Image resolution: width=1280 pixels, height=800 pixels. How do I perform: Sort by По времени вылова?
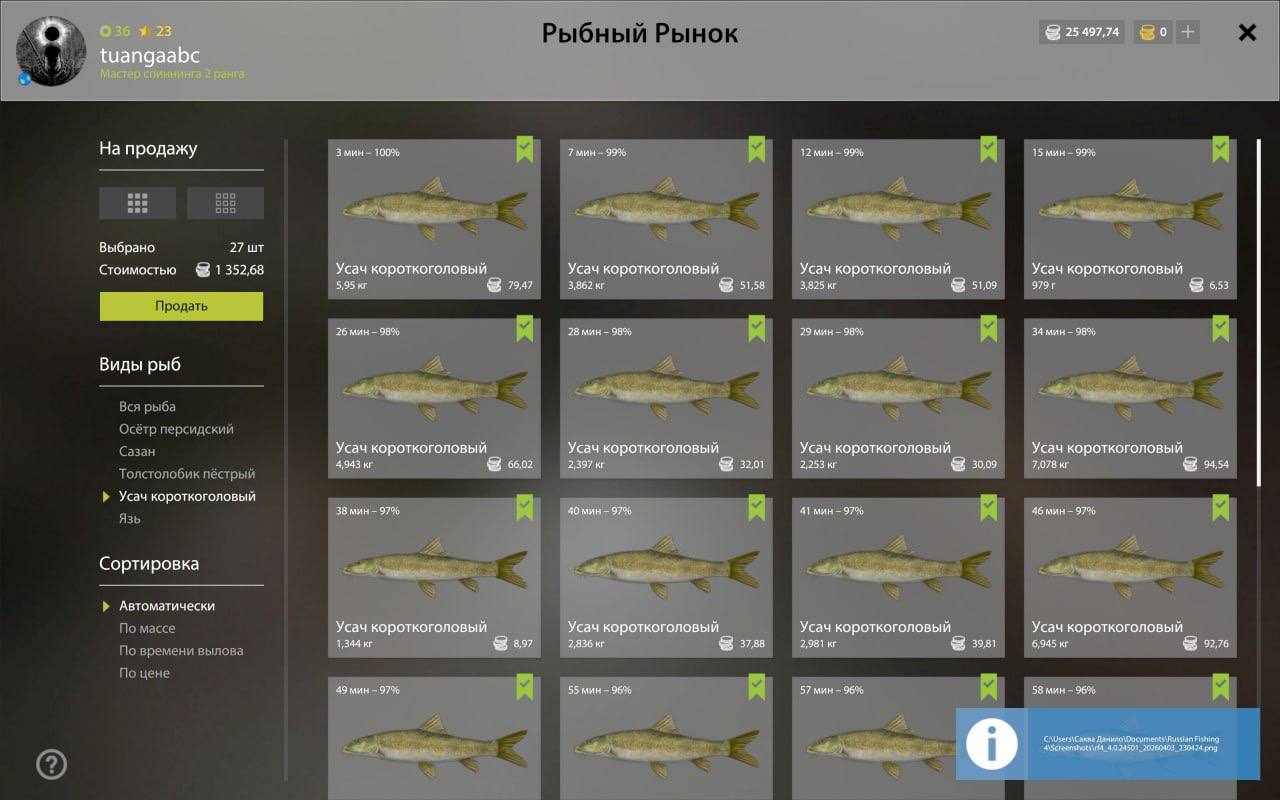point(181,651)
